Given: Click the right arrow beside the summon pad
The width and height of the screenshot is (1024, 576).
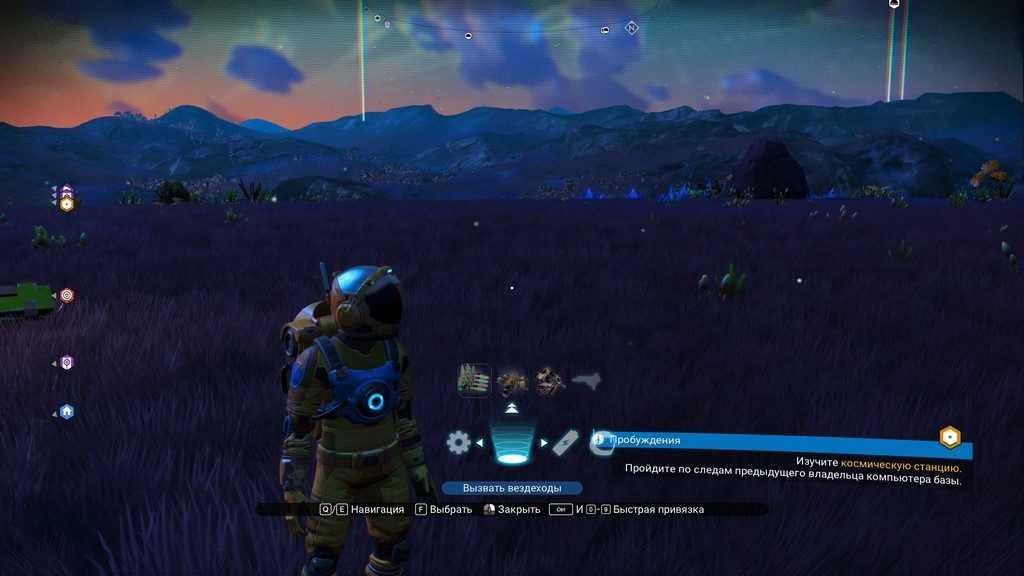Looking at the screenshot, I should click(x=544, y=442).
